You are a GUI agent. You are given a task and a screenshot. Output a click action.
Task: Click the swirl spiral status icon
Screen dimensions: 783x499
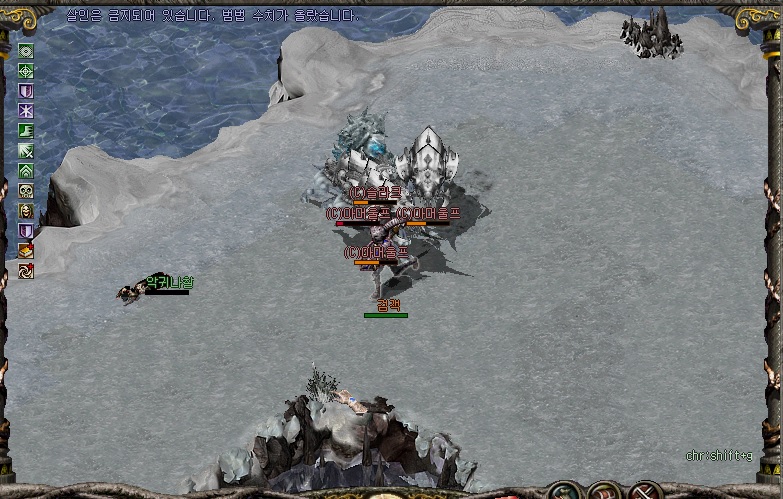(26, 271)
